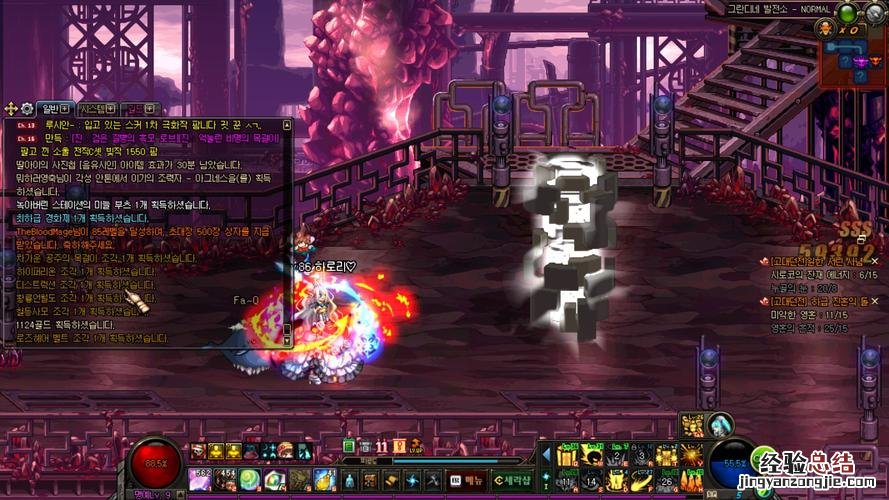Image resolution: width=889 pixels, height=500 pixels.
Task: Click the green book icon above the experience bar
Action: point(349,446)
